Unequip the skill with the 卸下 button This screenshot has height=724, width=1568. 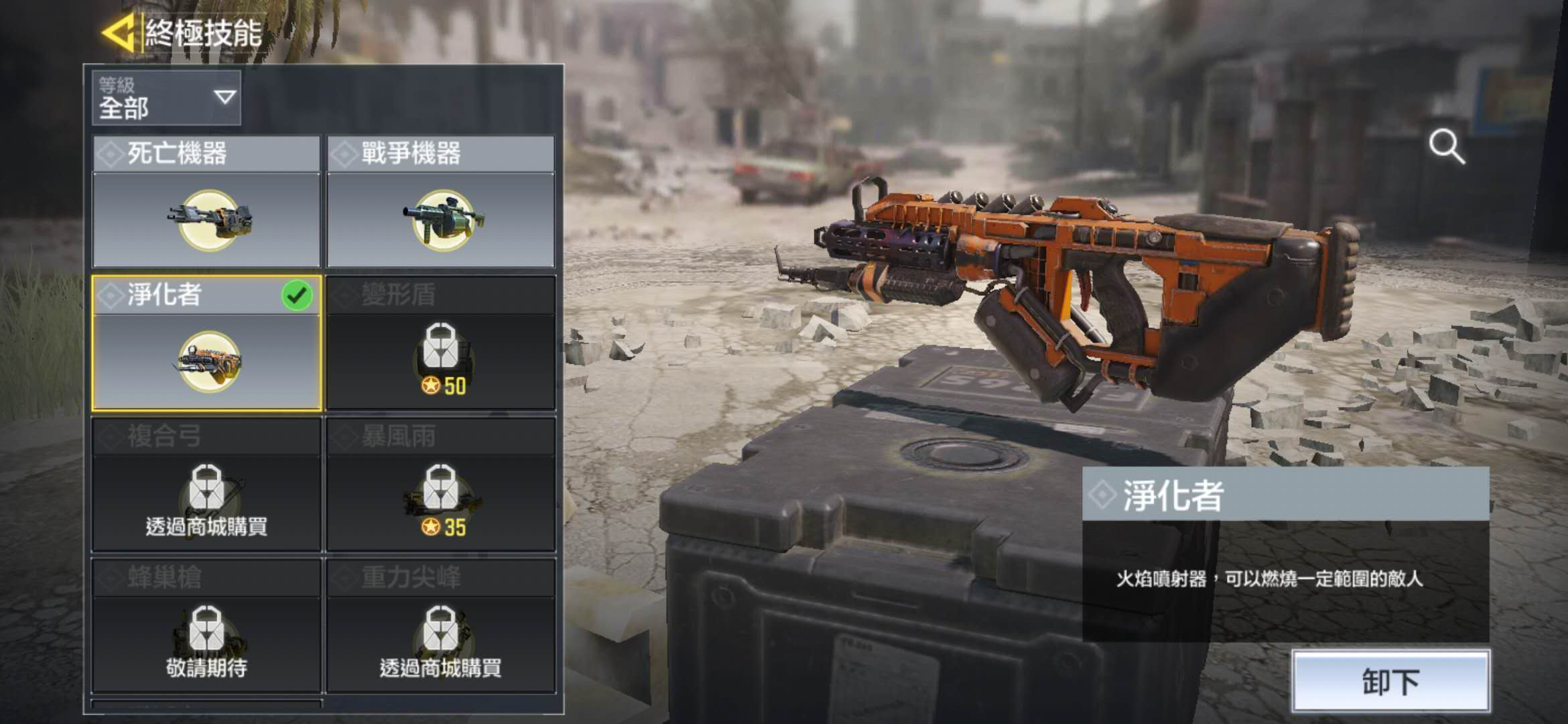click(1390, 681)
